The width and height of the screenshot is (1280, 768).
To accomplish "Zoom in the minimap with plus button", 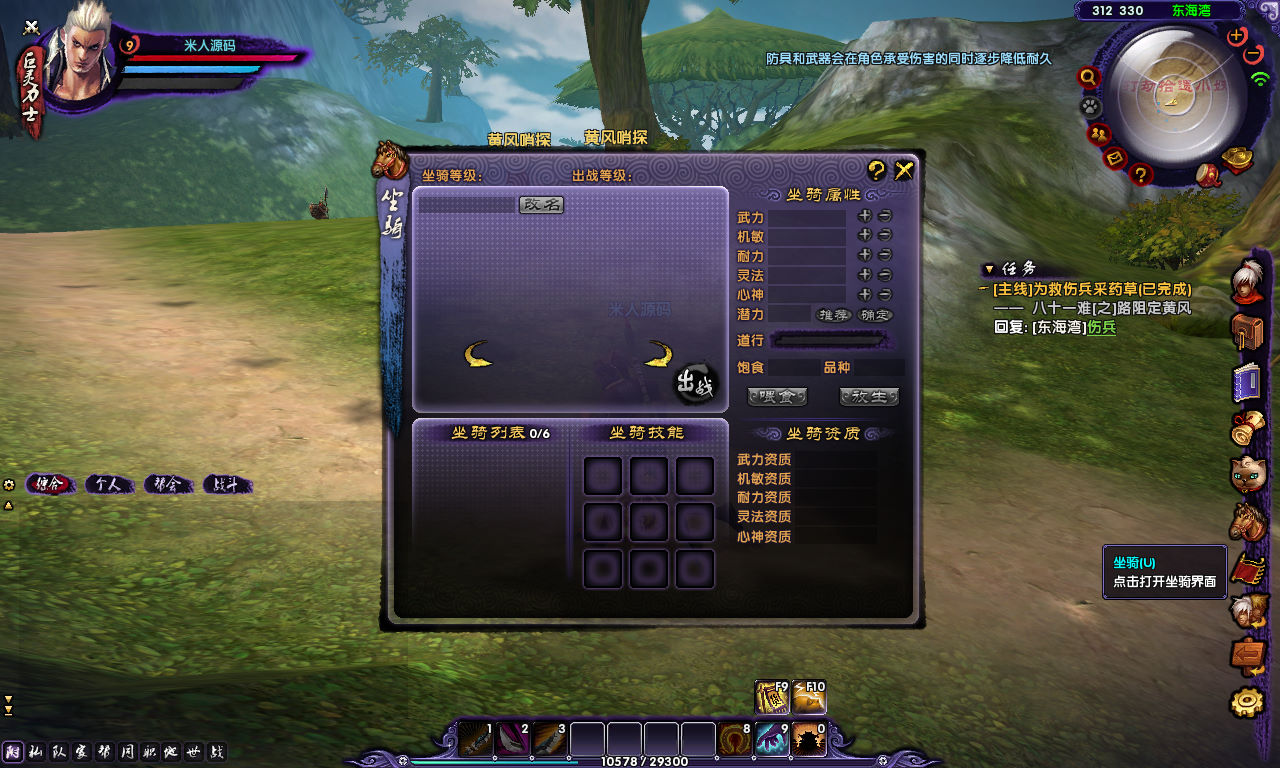I will pos(1237,36).
